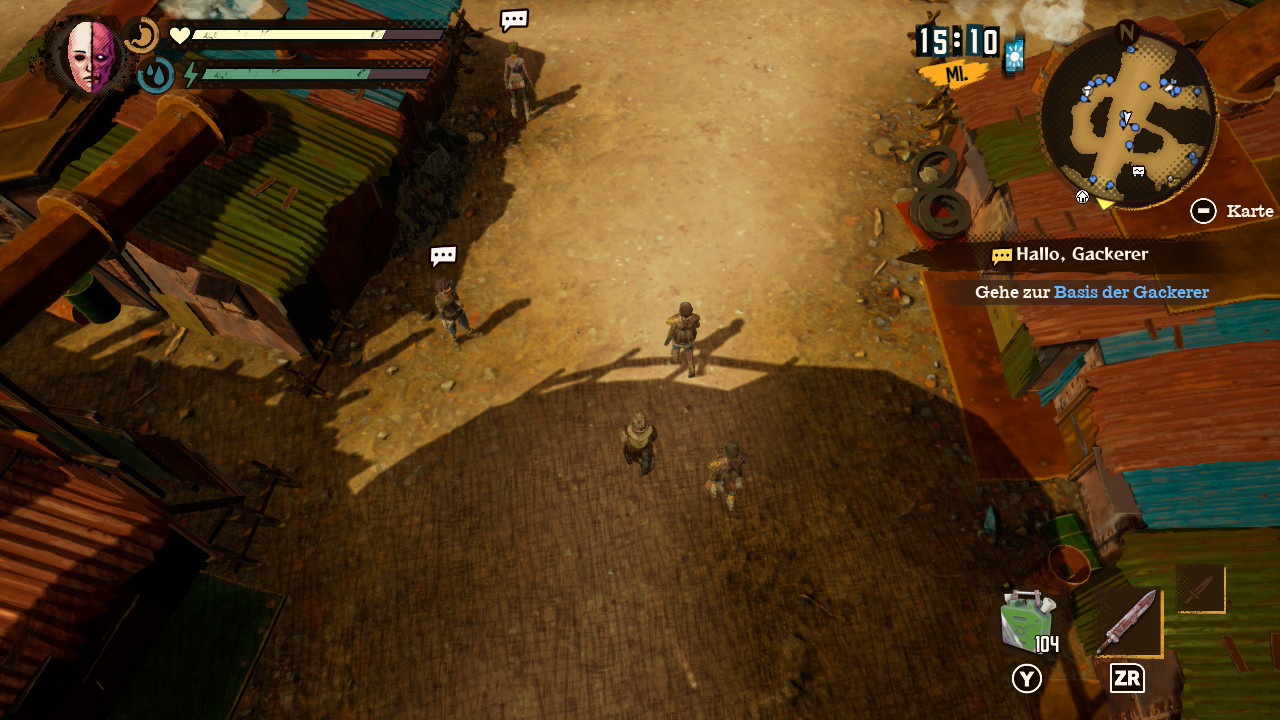
Task: Select the green jerrycan item slot
Action: point(1026,621)
